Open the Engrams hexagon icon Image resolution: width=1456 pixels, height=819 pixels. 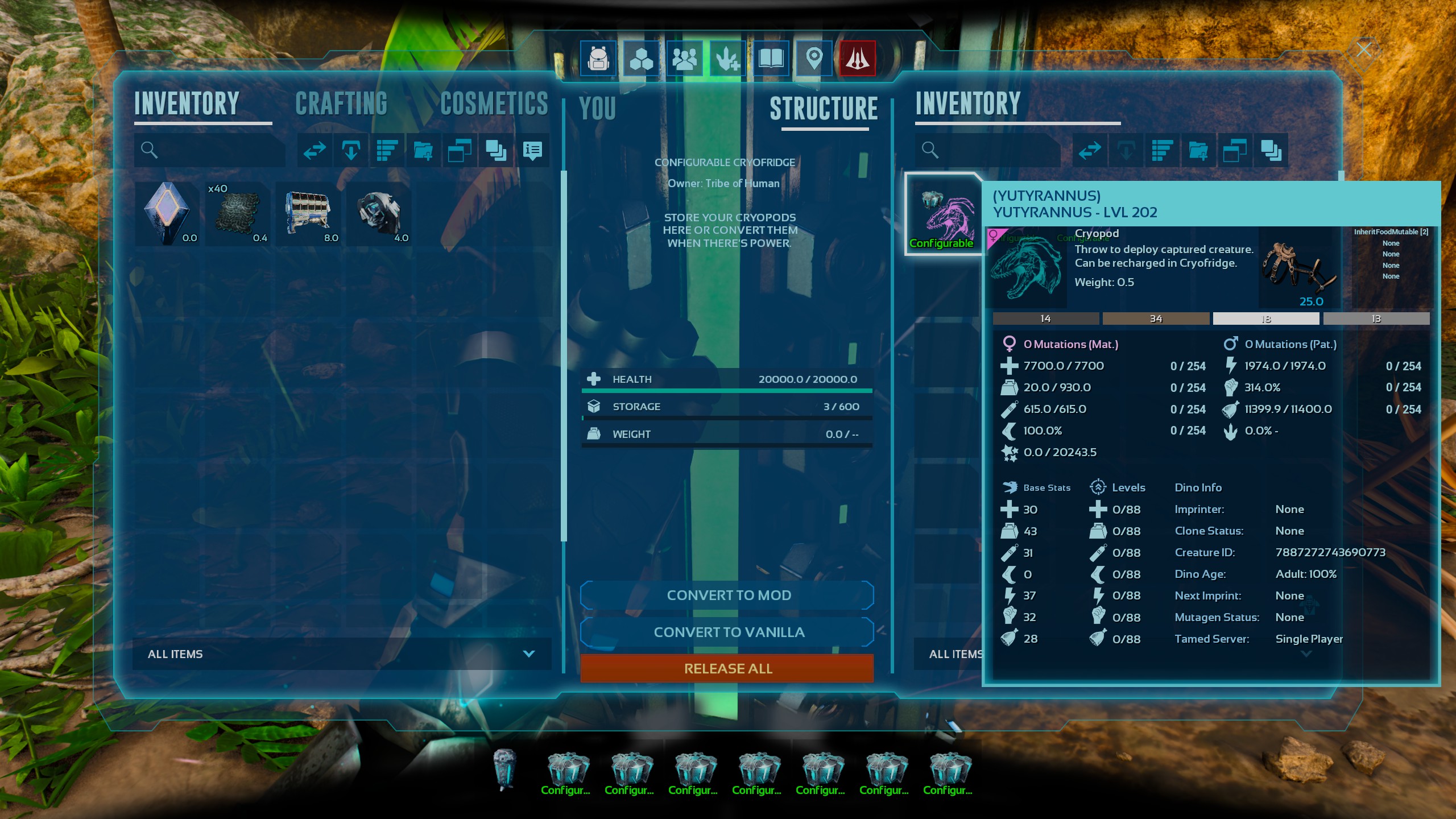click(x=640, y=57)
